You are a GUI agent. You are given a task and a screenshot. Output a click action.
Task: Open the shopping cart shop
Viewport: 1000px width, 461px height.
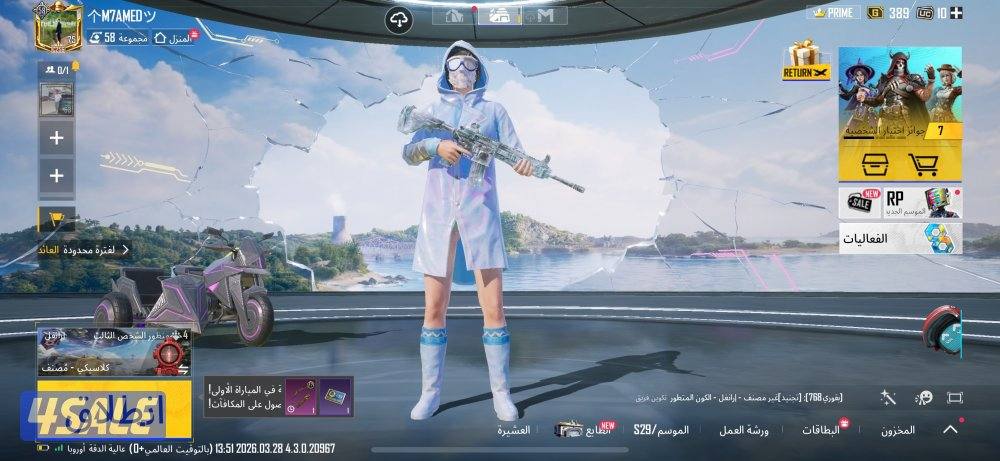coord(921,164)
